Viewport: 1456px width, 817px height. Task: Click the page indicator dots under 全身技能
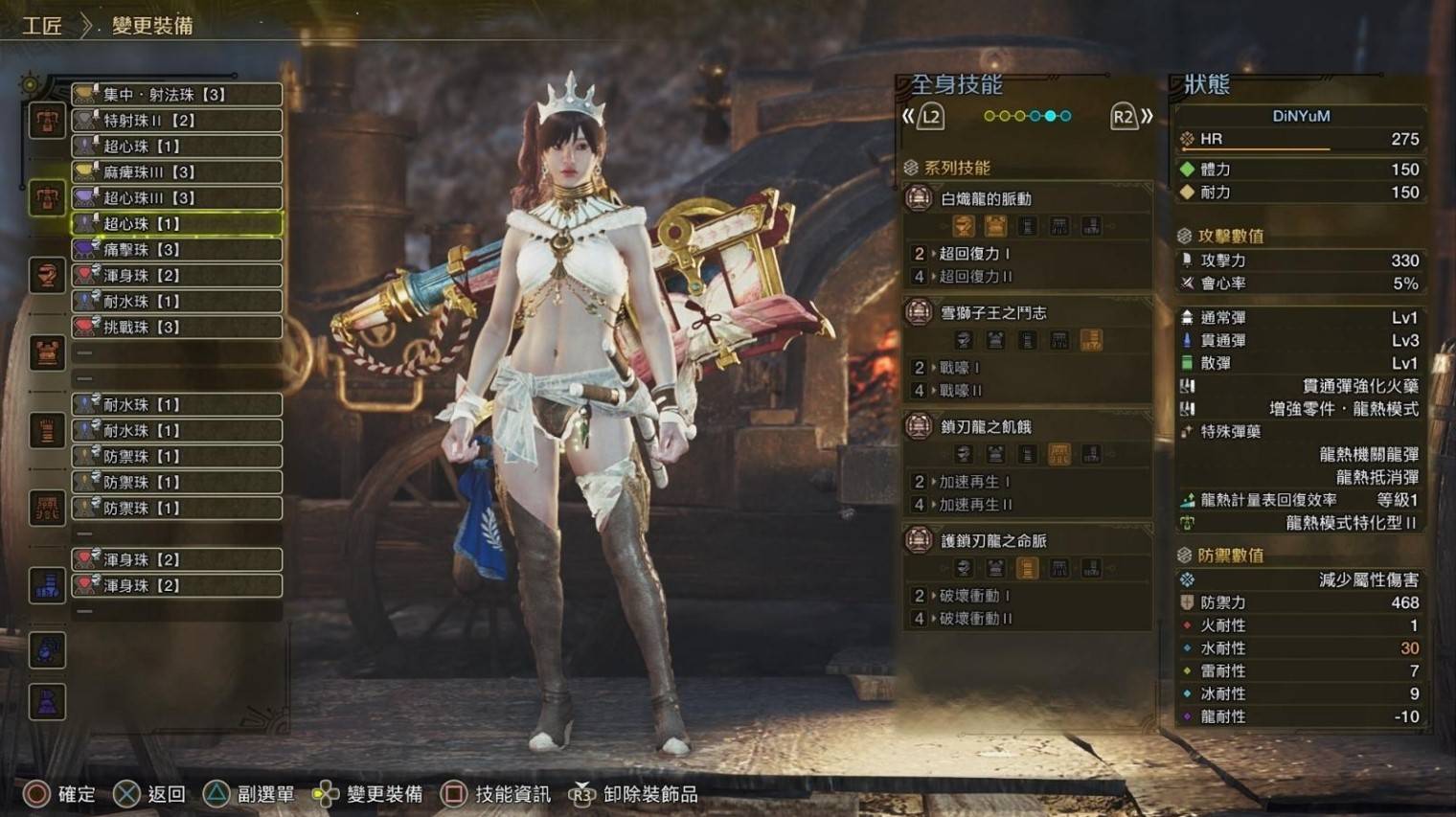1027,117
